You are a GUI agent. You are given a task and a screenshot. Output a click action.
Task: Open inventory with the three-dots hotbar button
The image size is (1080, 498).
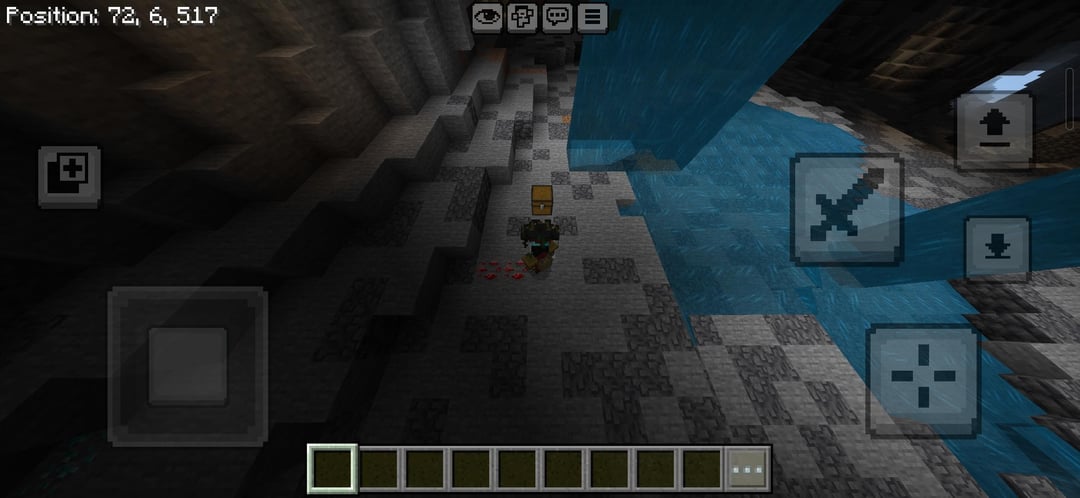coord(748,468)
